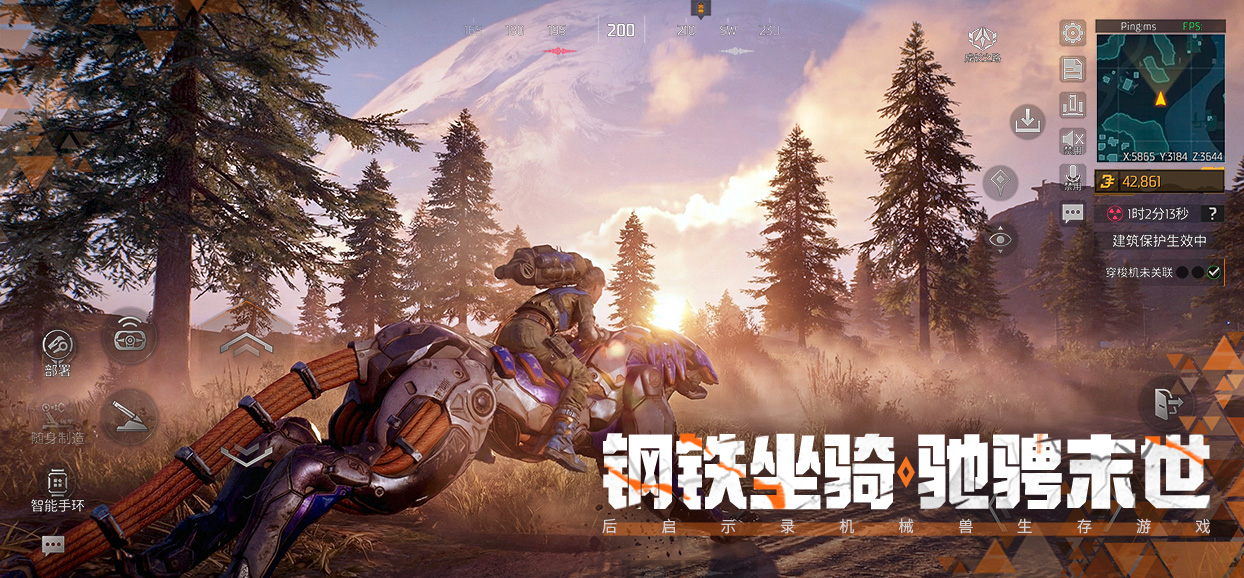Activate the lever icon button

130,416
